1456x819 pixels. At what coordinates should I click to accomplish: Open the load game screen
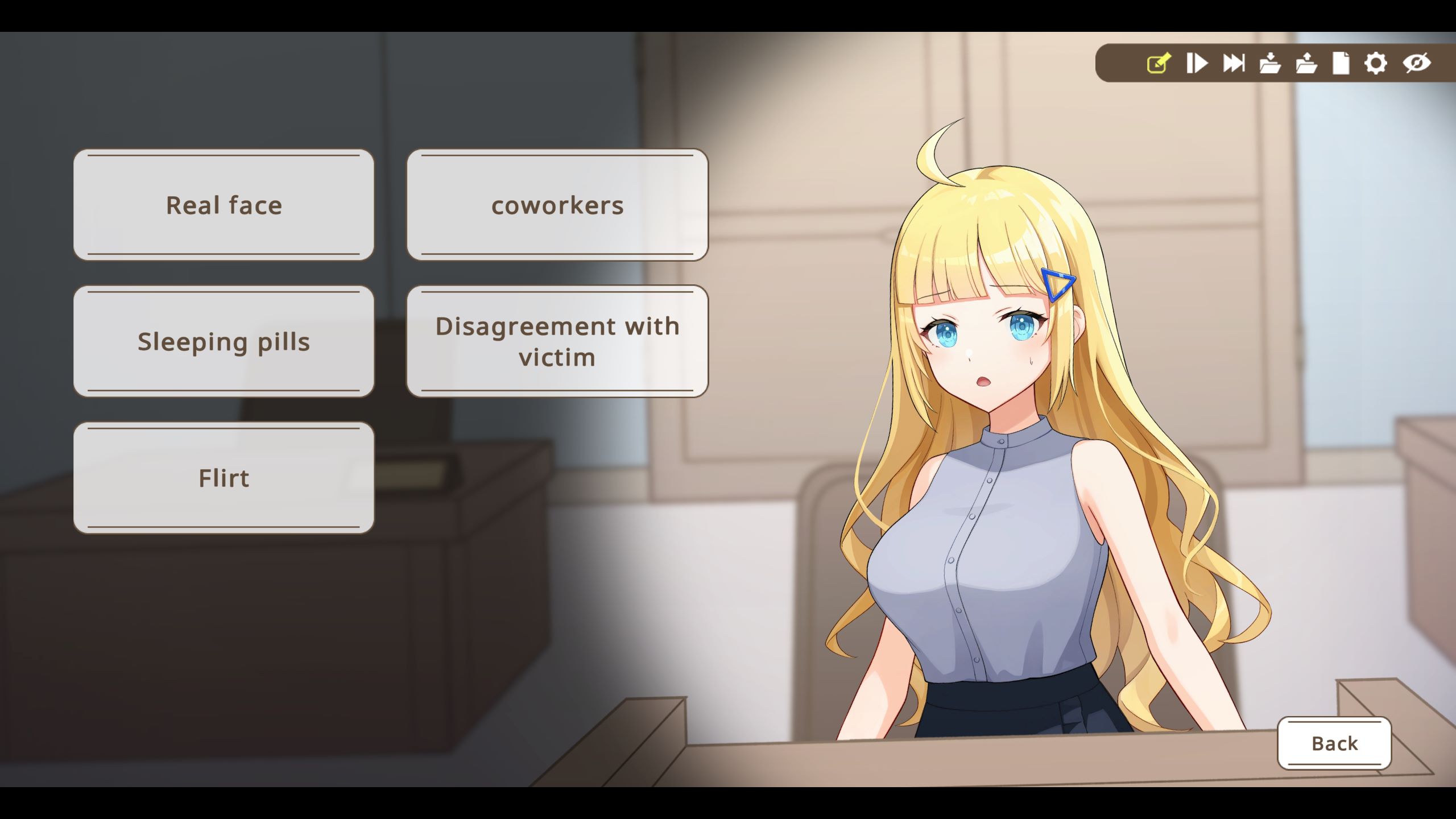pos(1306,64)
